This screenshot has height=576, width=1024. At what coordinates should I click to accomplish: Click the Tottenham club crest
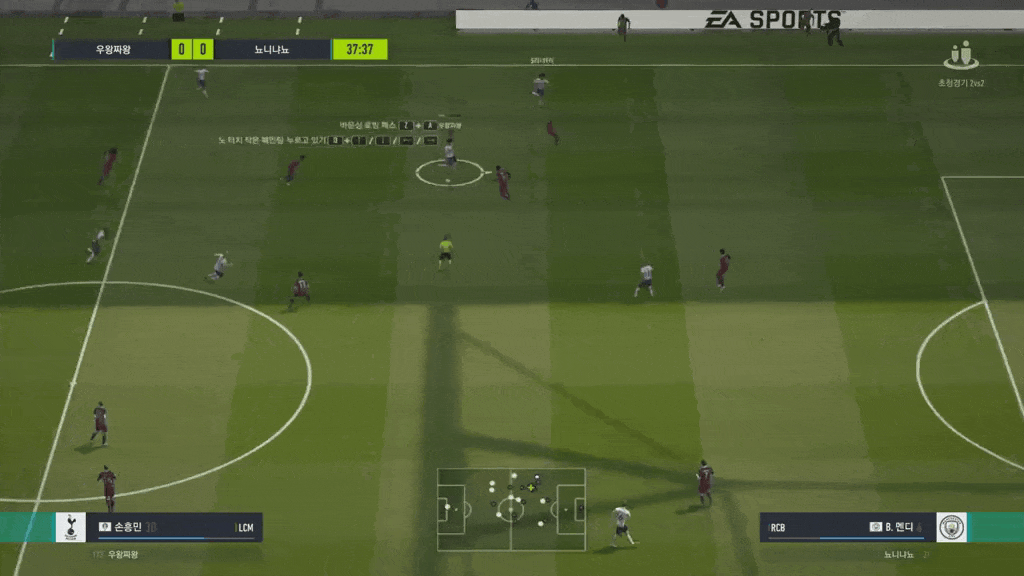(x=70, y=527)
